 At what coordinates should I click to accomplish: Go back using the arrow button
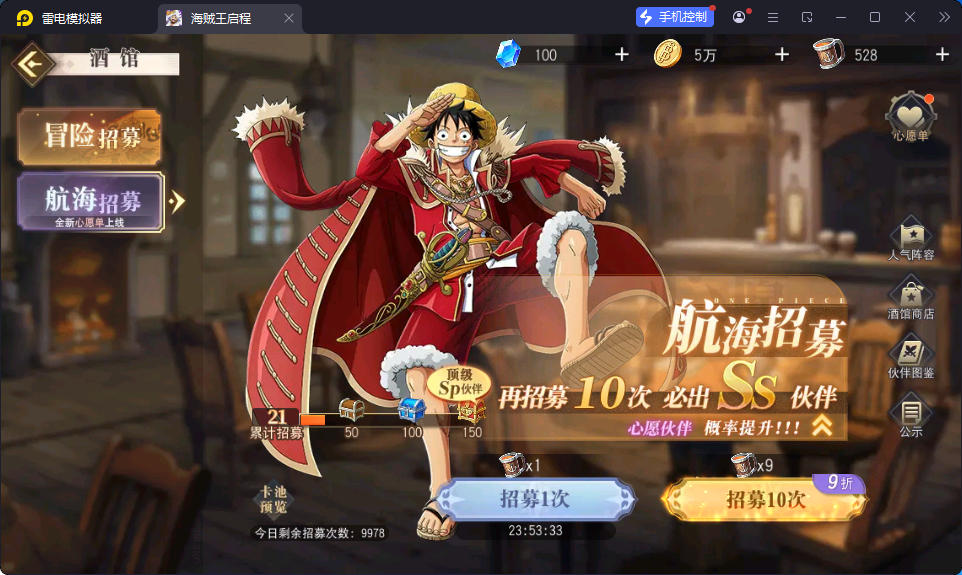(x=33, y=64)
